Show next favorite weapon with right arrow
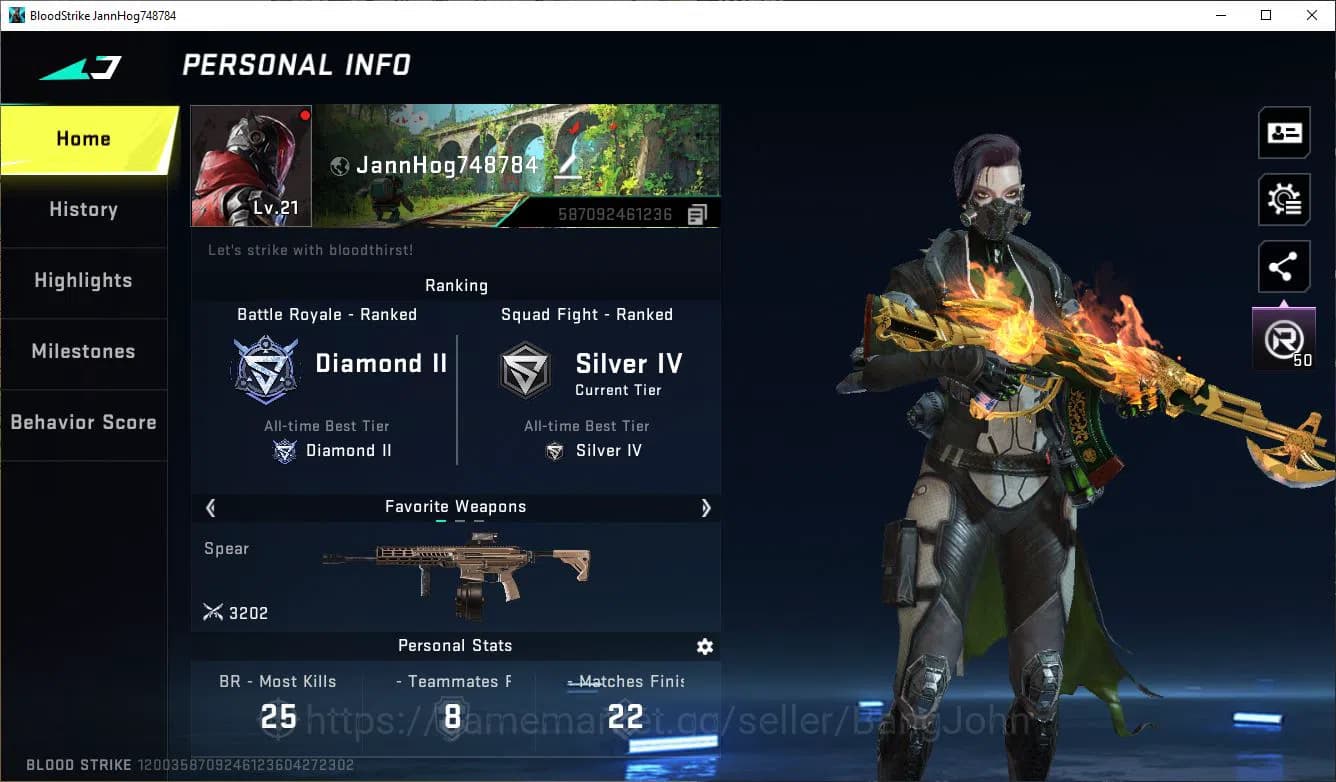The height and width of the screenshot is (782, 1336). pos(706,508)
